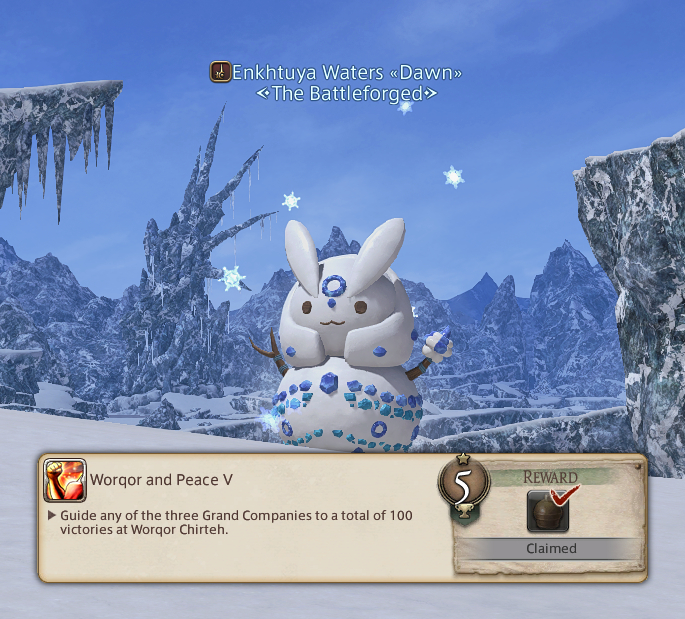
Task: Select the Enkhtuya Waters player nameplate
Action: point(336,73)
